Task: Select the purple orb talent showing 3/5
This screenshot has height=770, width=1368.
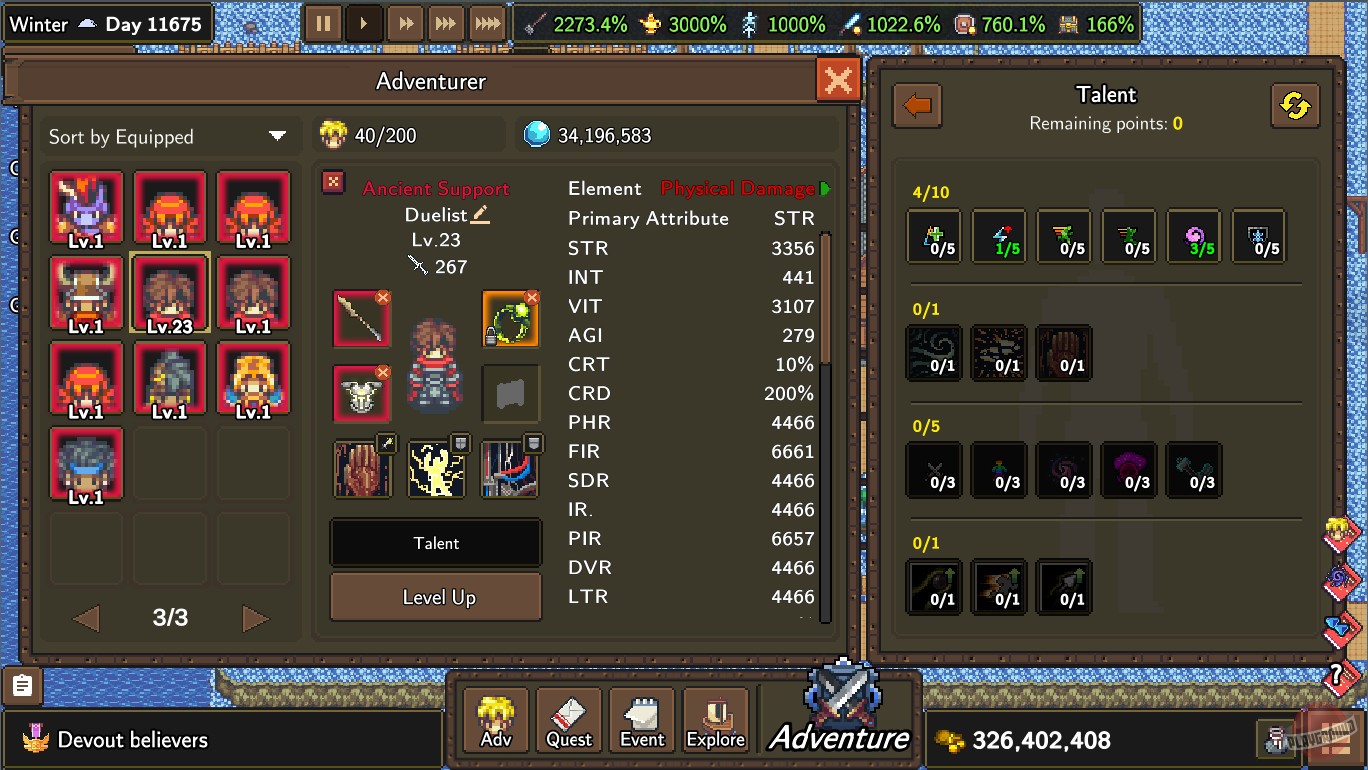Action: pos(1194,236)
